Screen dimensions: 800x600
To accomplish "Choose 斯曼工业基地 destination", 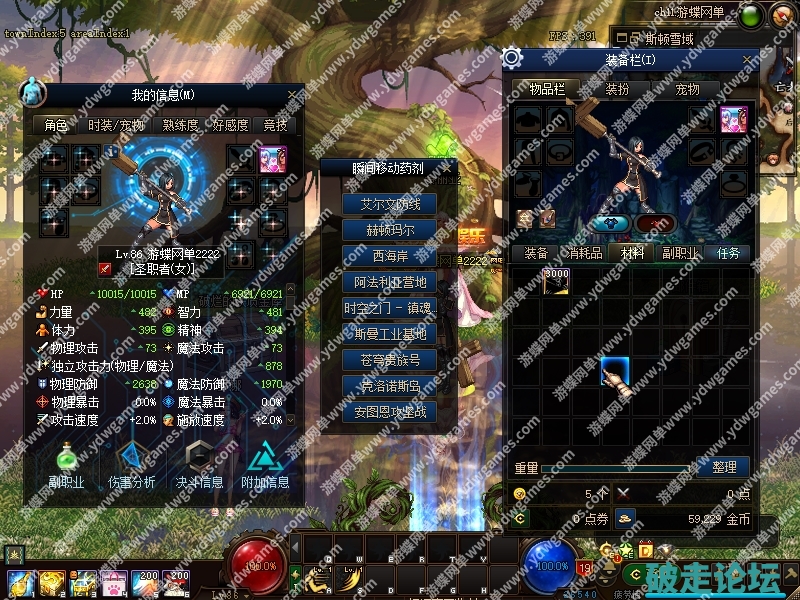I will click(389, 334).
